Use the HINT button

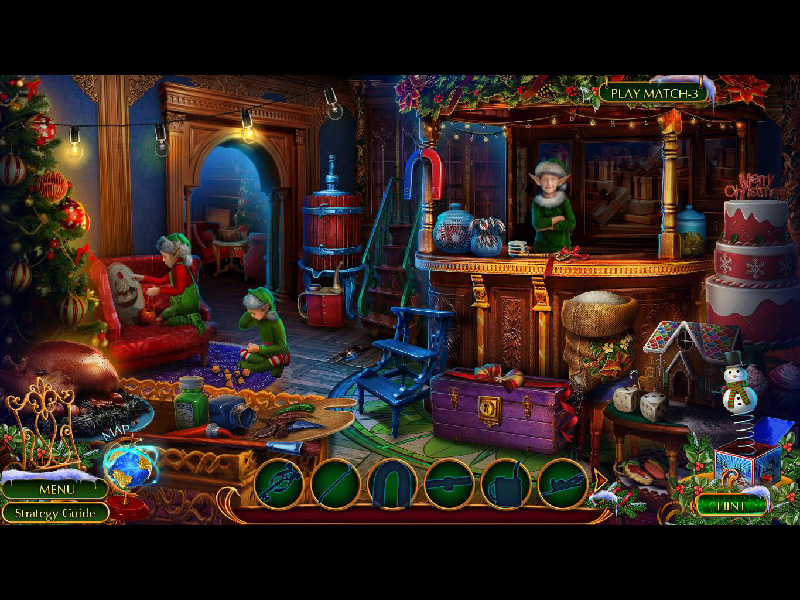(730, 505)
